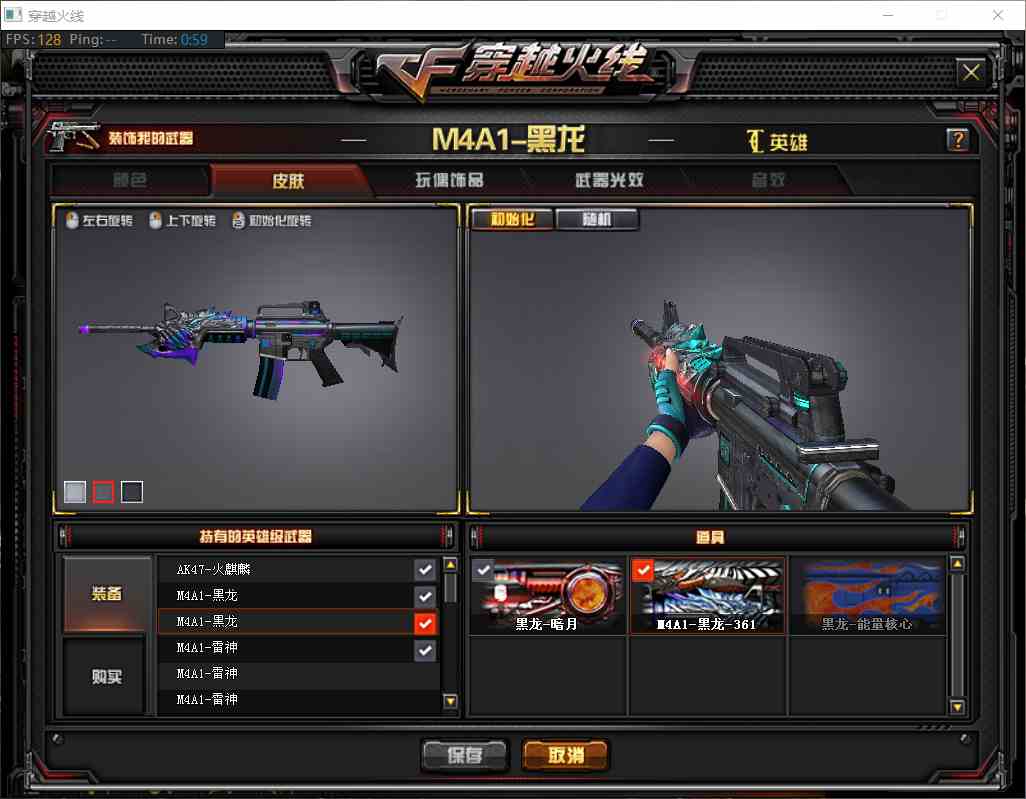Click the weapon list's down scroll arrow
1026x799 pixels.
(x=450, y=702)
